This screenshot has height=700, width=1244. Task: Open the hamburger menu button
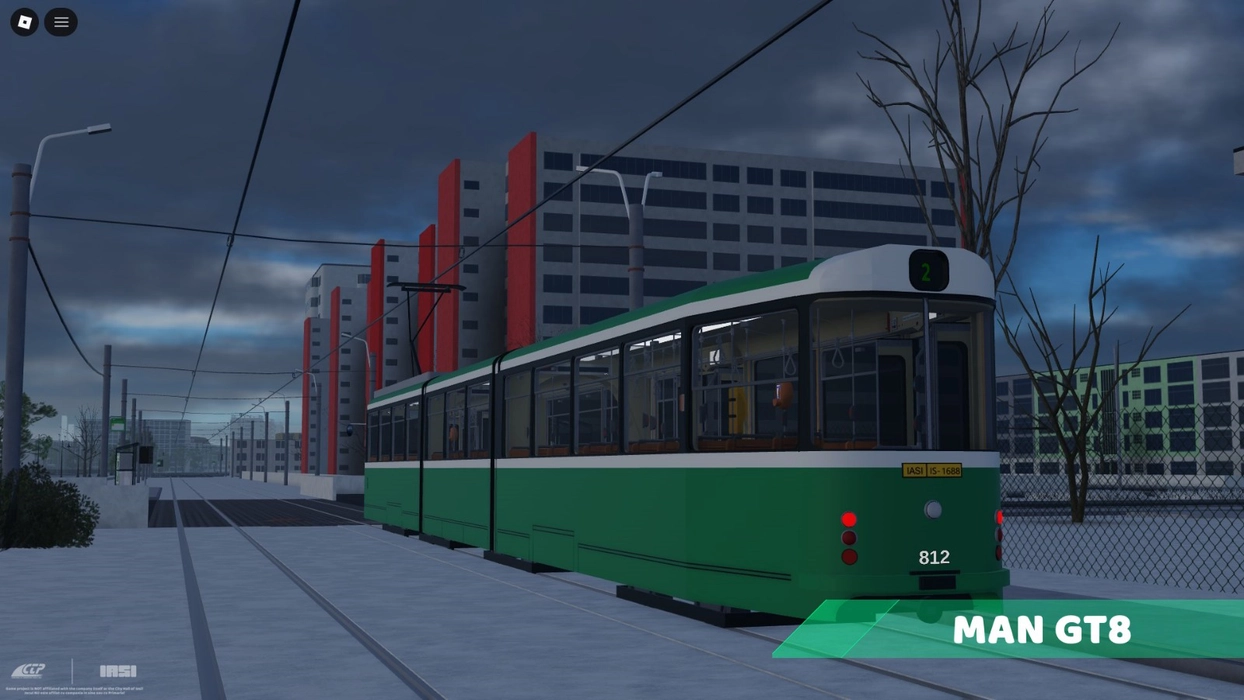61,22
